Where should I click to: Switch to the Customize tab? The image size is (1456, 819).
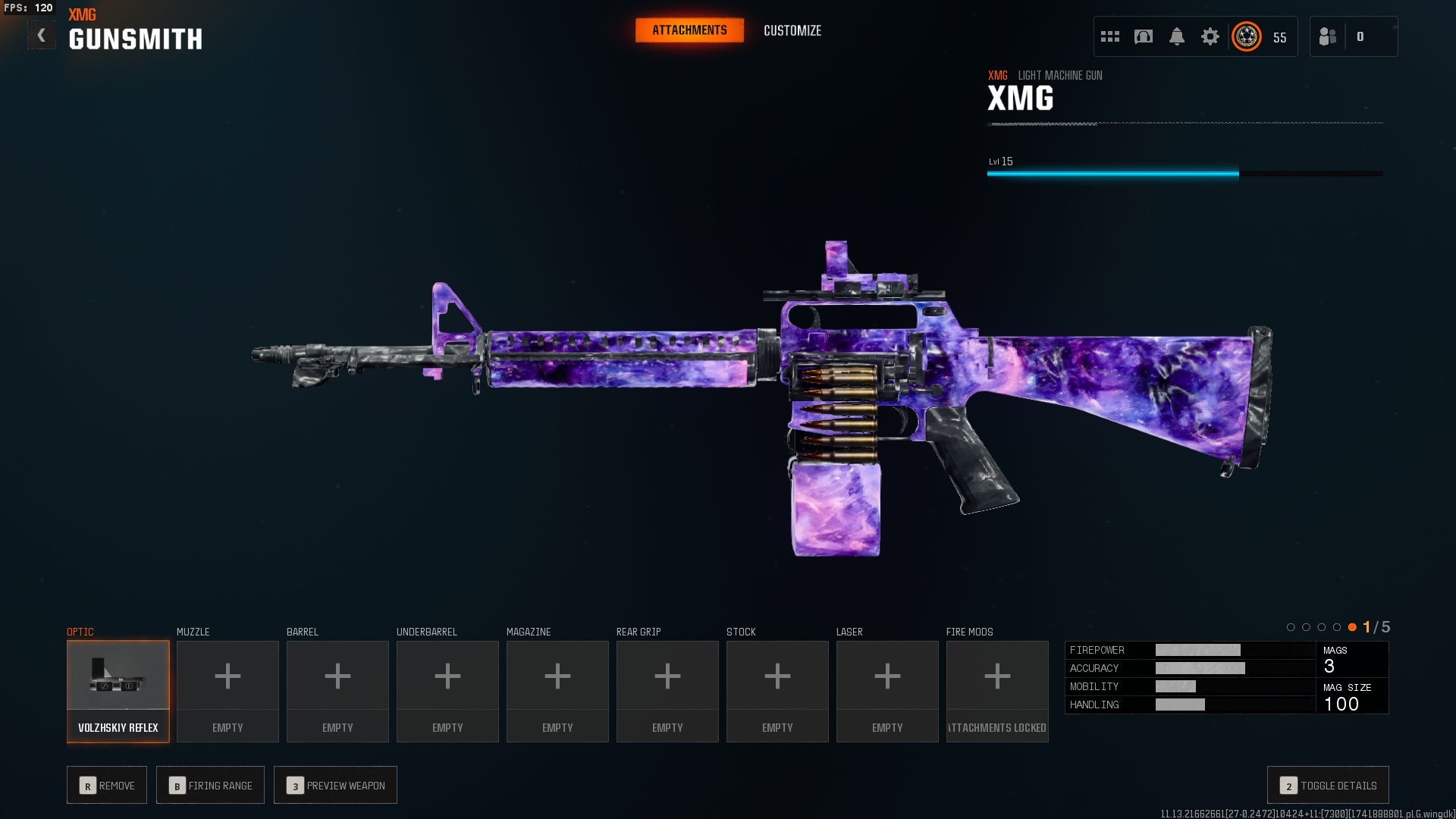tap(792, 30)
